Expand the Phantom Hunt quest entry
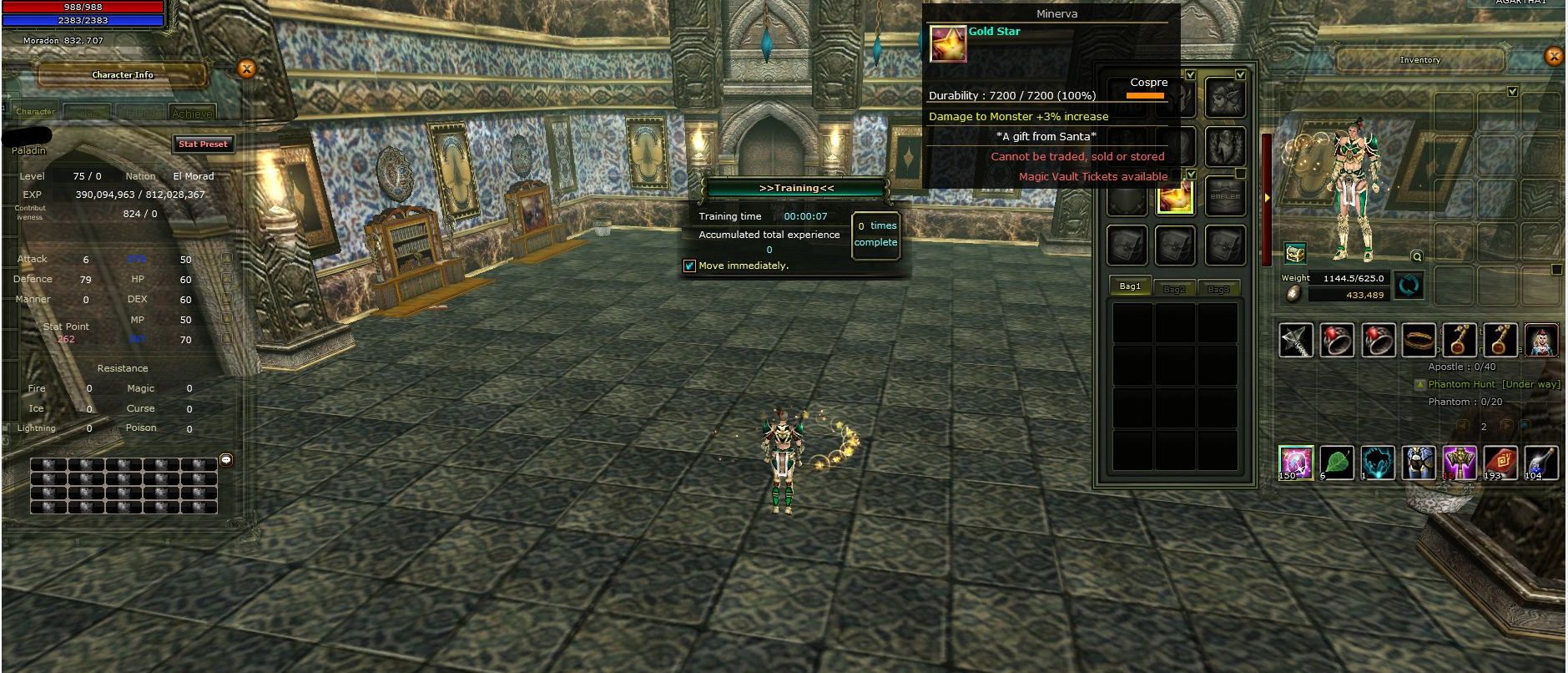 coord(1419,384)
